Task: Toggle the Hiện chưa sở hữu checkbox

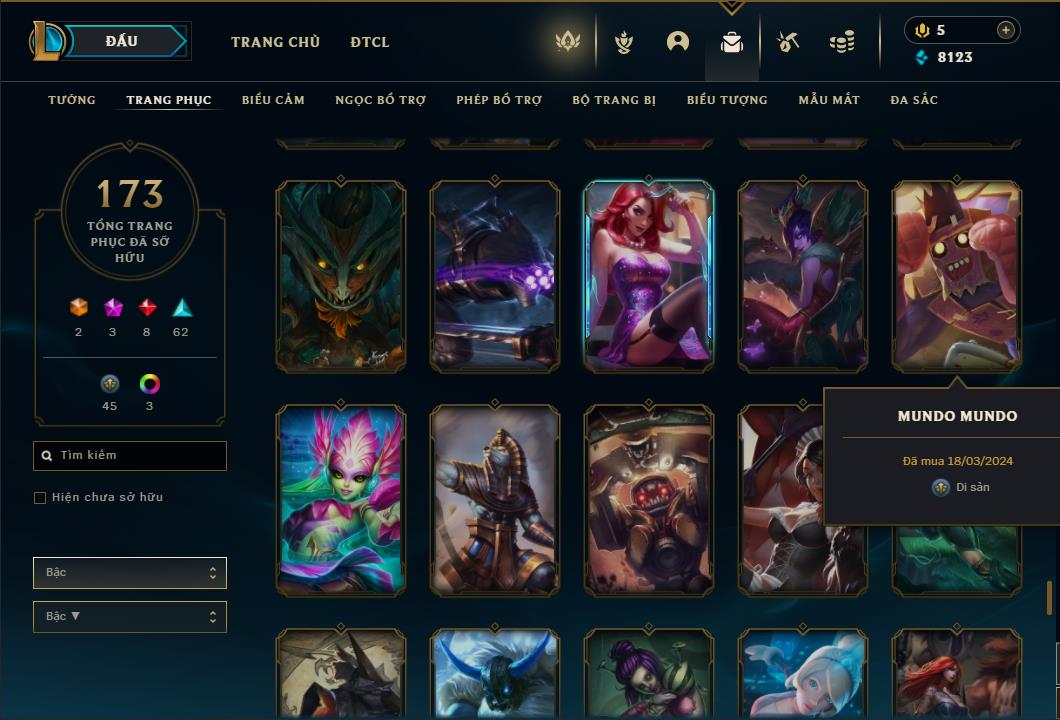Action: 40,498
